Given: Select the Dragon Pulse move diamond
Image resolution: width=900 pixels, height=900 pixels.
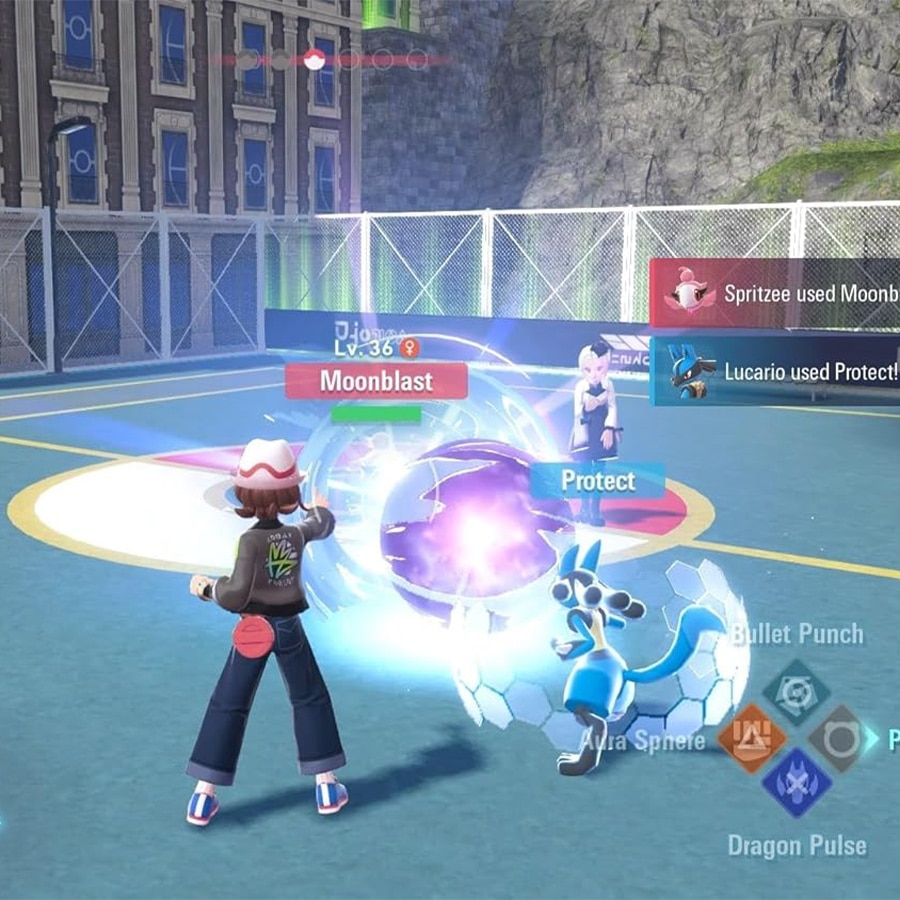Looking at the screenshot, I should 796,783.
